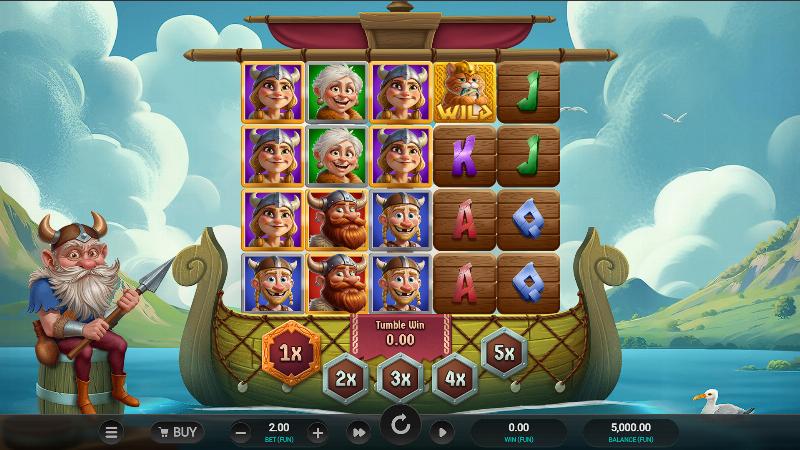This screenshot has height=450, width=800.
Task: Open the BUY bonus feature
Action: [x=177, y=432]
